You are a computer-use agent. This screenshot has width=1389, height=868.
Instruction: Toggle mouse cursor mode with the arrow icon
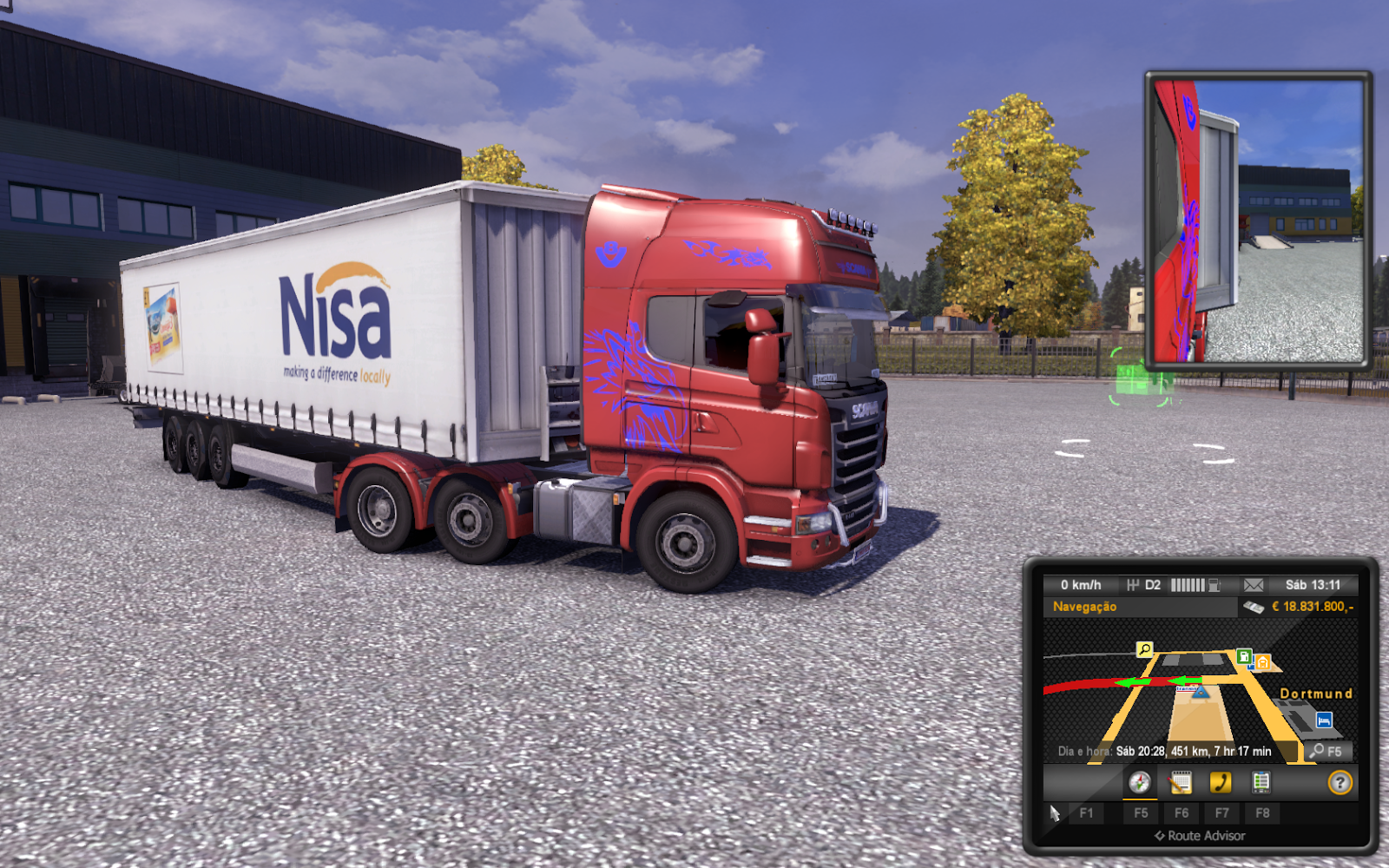pyautogui.click(x=1055, y=813)
